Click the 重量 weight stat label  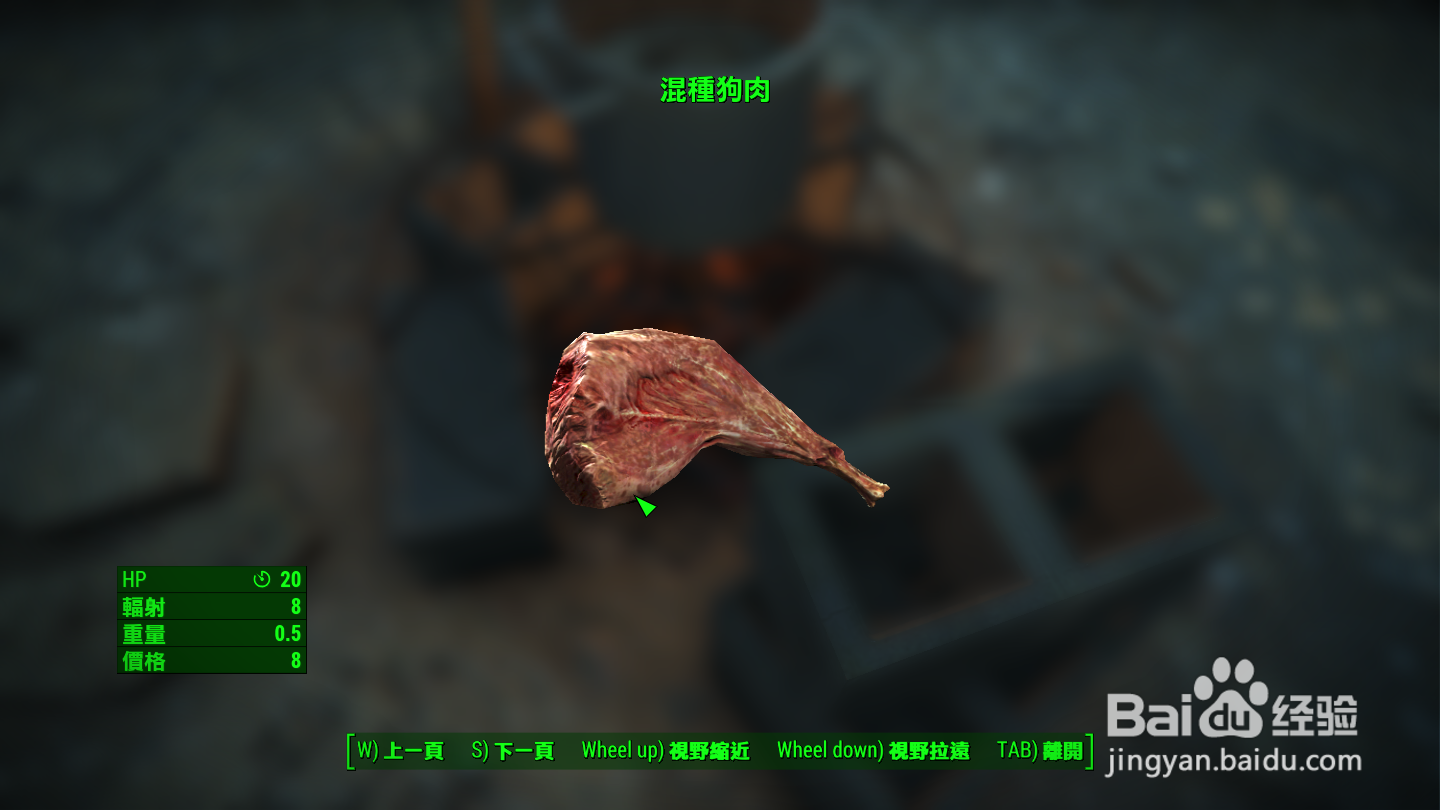pos(143,633)
